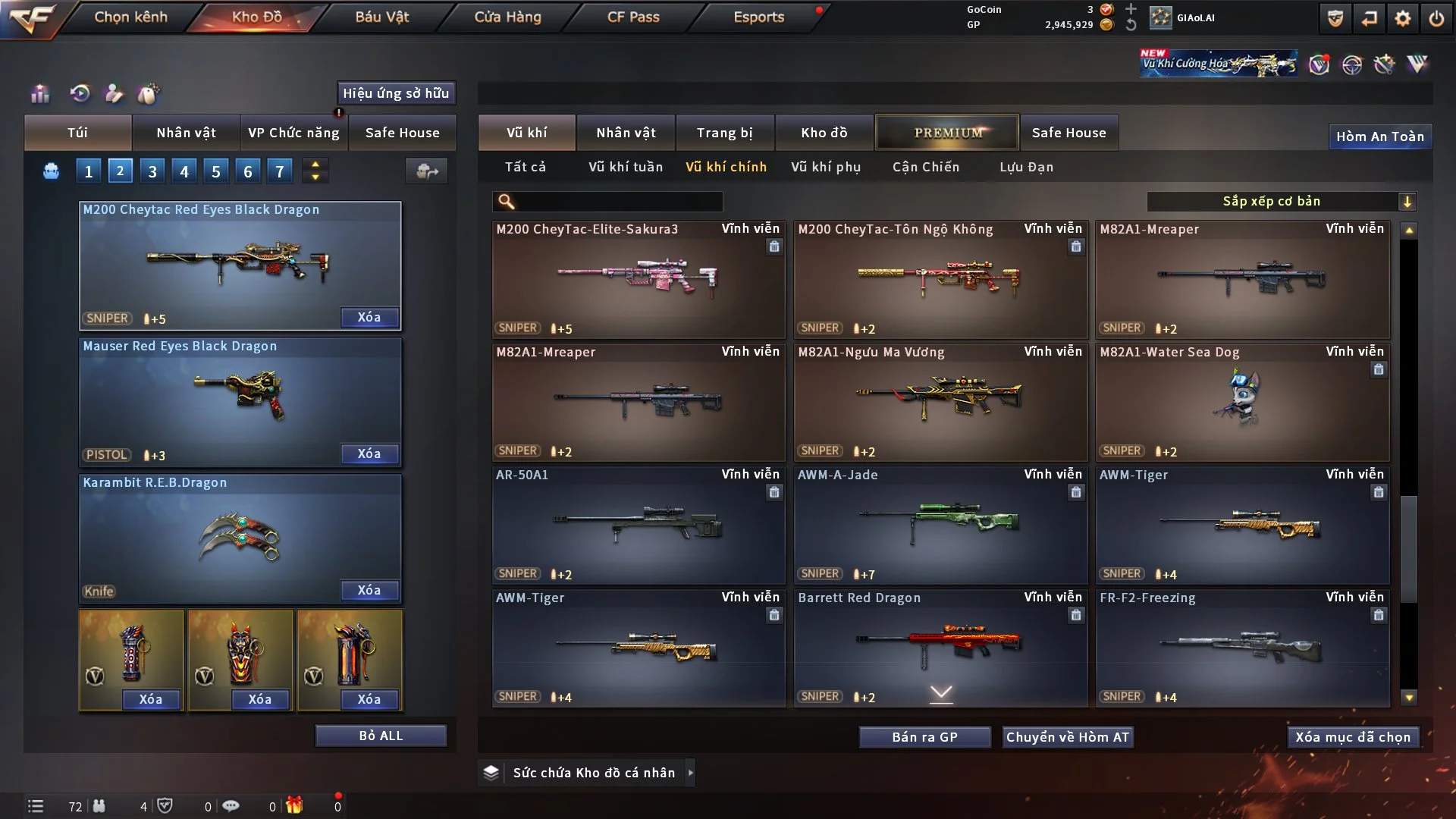The height and width of the screenshot is (819, 1456).
Task: Switch to the Nhân vật bag tab
Action: 186,133
